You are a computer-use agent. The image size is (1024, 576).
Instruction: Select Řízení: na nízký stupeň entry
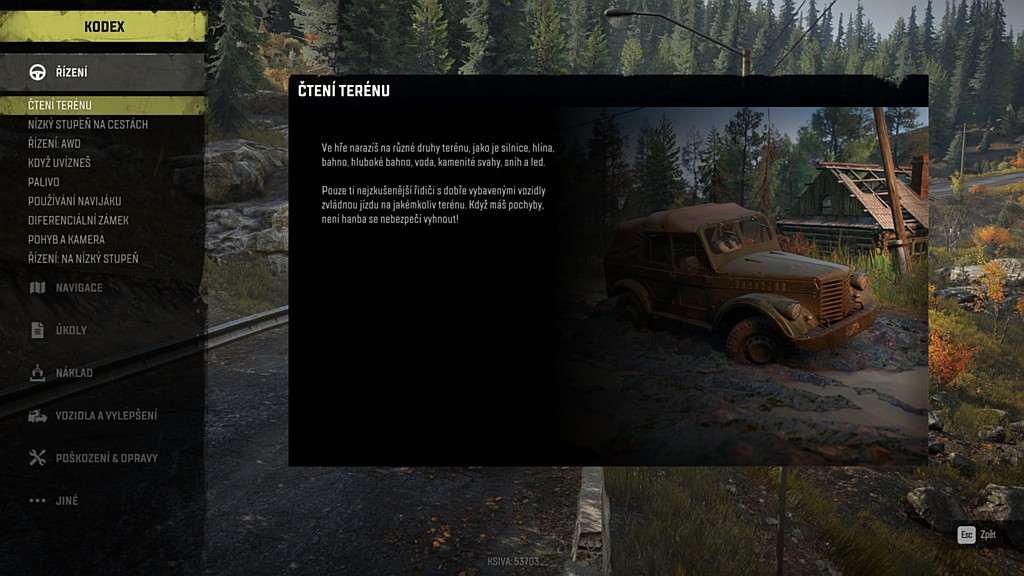(83, 258)
